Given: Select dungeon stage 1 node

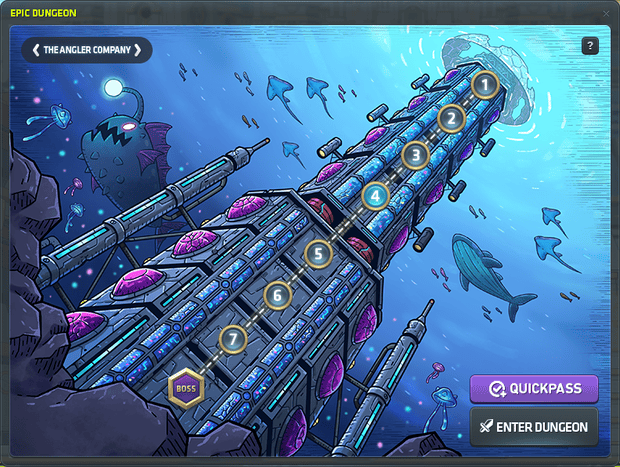Looking at the screenshot, I should [485, 85].
